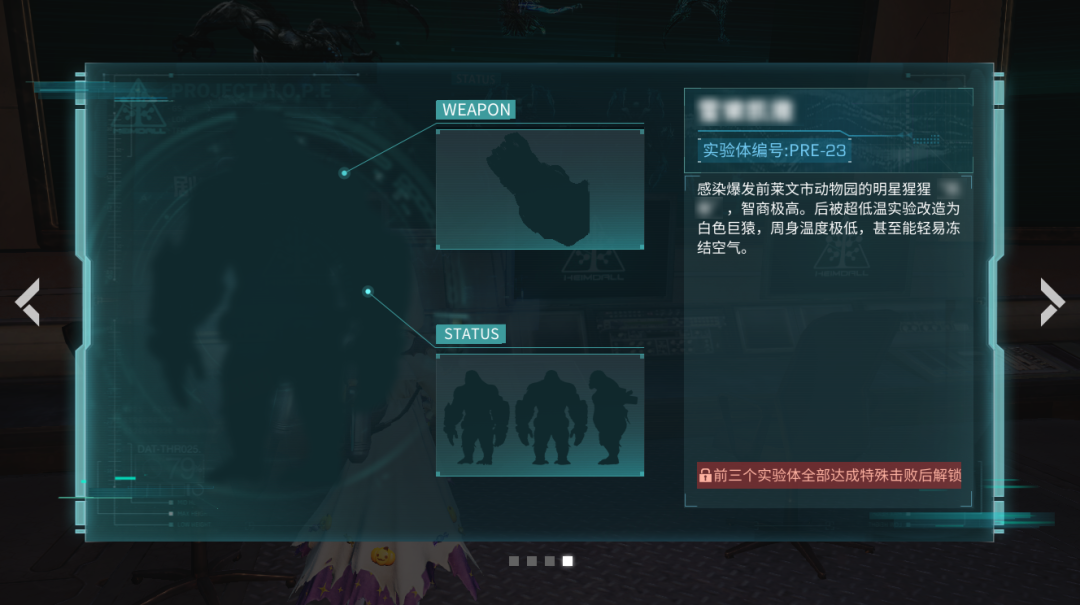Click the red locked unlock-condition banner
The width and height of the screenshot is (1080, 605).
(x=829, y=475)
